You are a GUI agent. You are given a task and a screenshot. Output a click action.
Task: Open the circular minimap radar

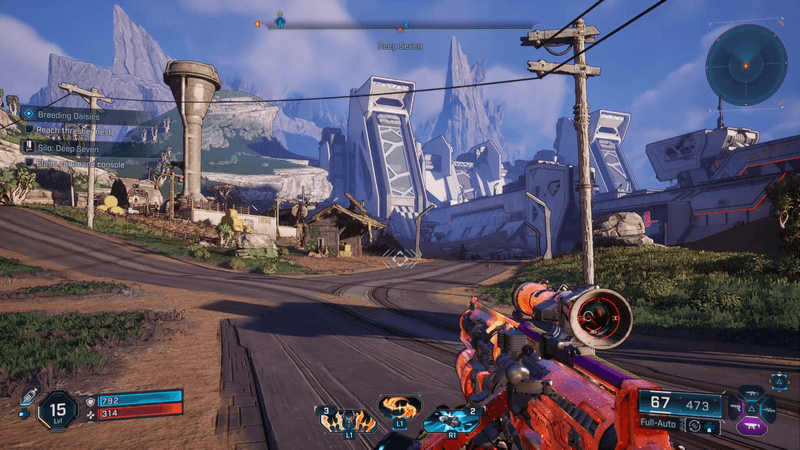746,65
